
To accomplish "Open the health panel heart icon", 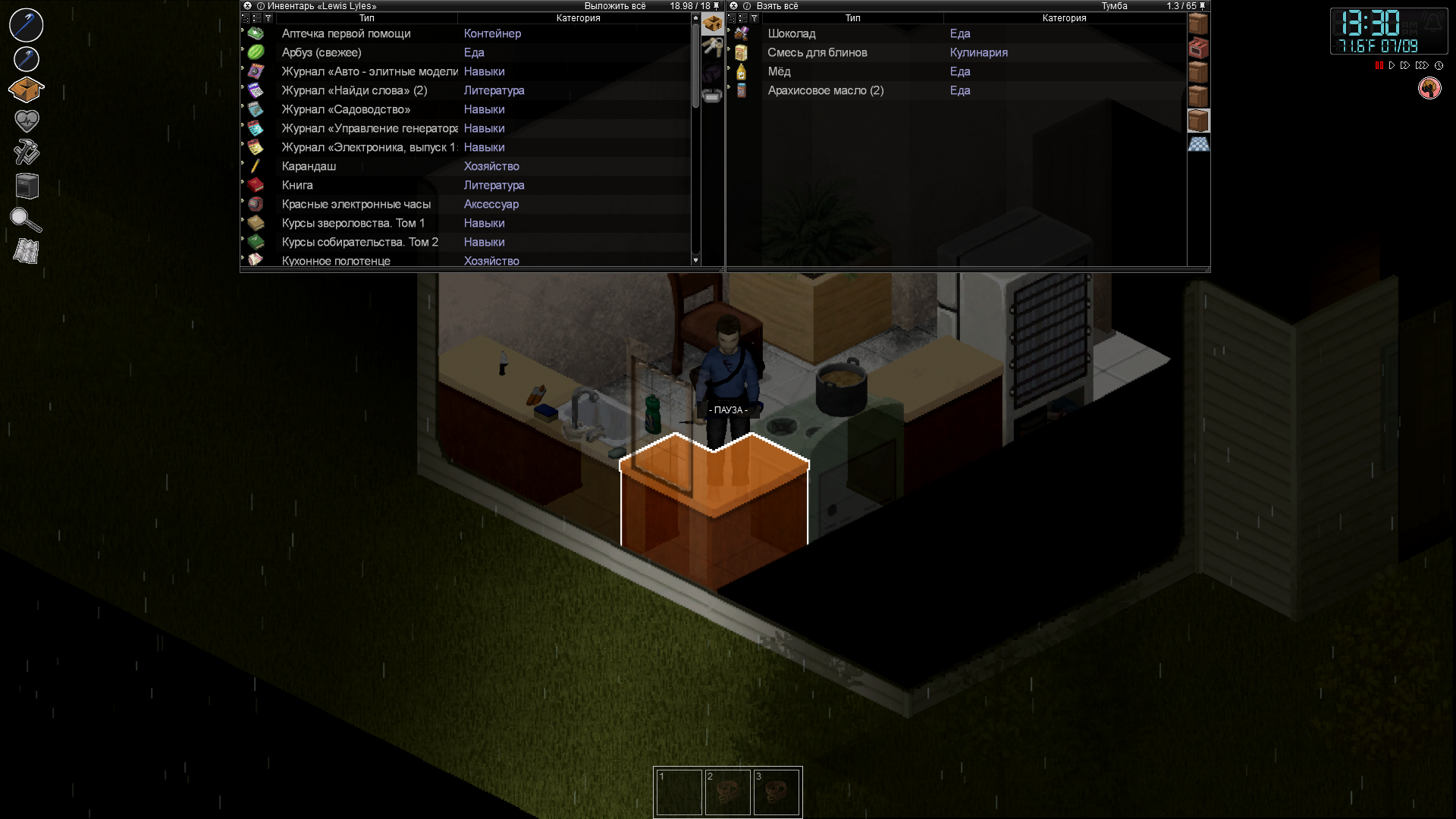I will click(x=27, y=121).
